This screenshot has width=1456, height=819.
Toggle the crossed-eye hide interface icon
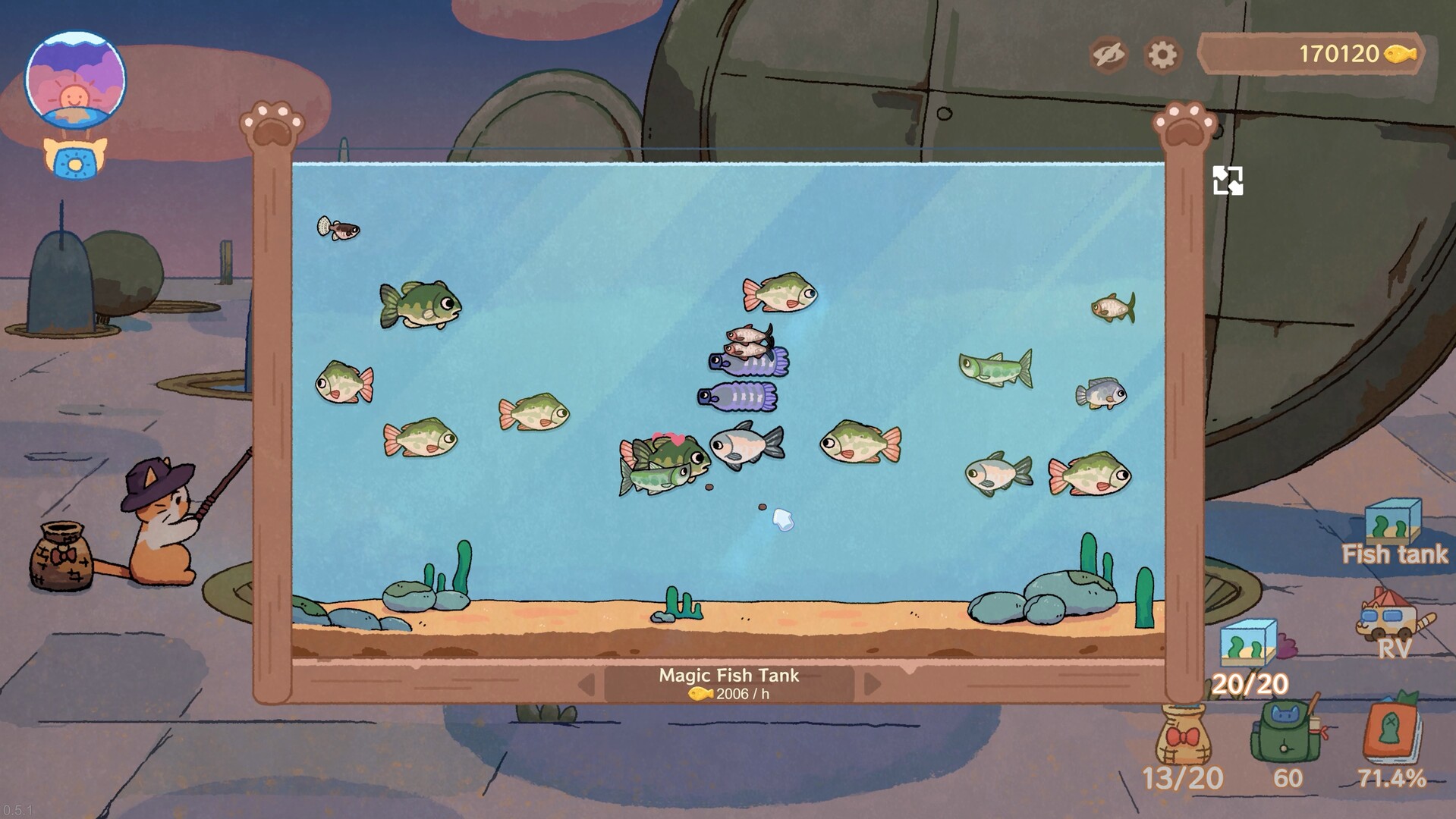click(1108, 54)
